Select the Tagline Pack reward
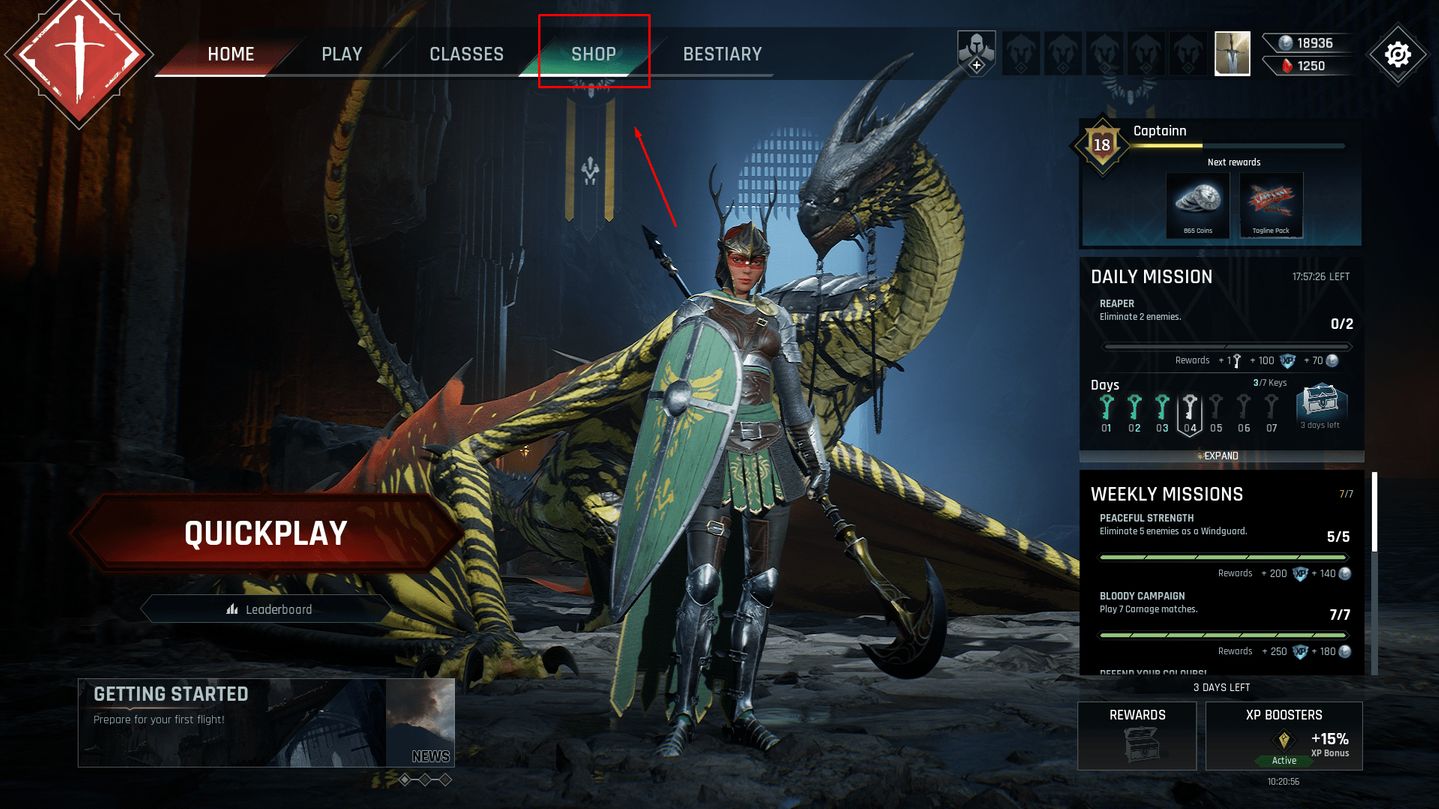 coord(1271,205)
